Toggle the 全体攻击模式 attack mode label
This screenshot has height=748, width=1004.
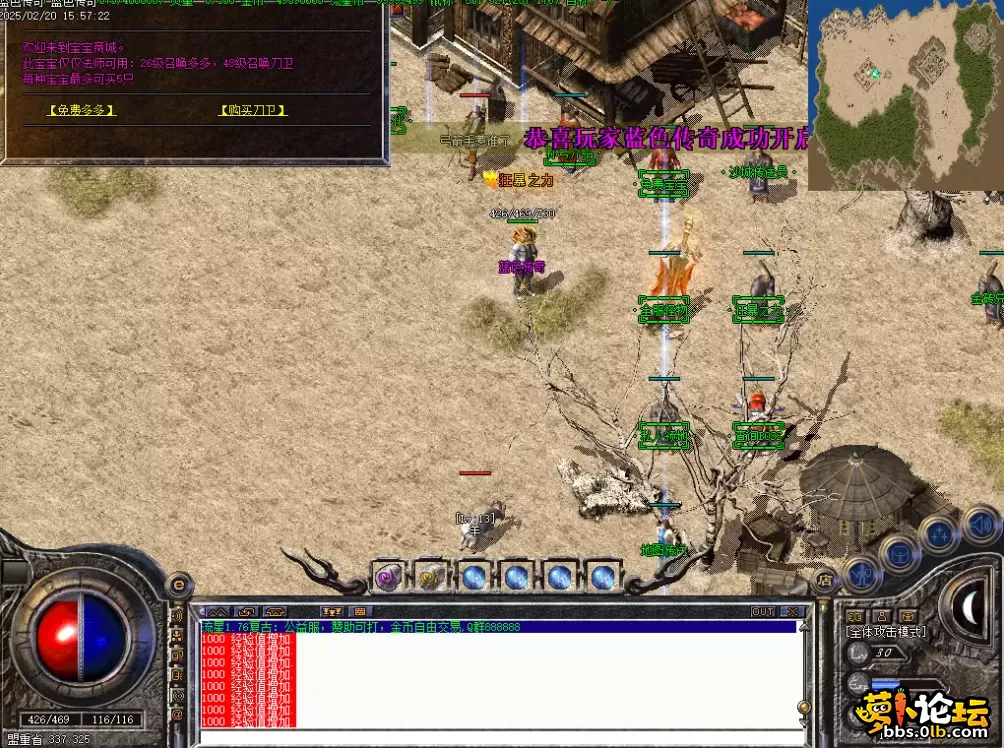coord(887,632)
